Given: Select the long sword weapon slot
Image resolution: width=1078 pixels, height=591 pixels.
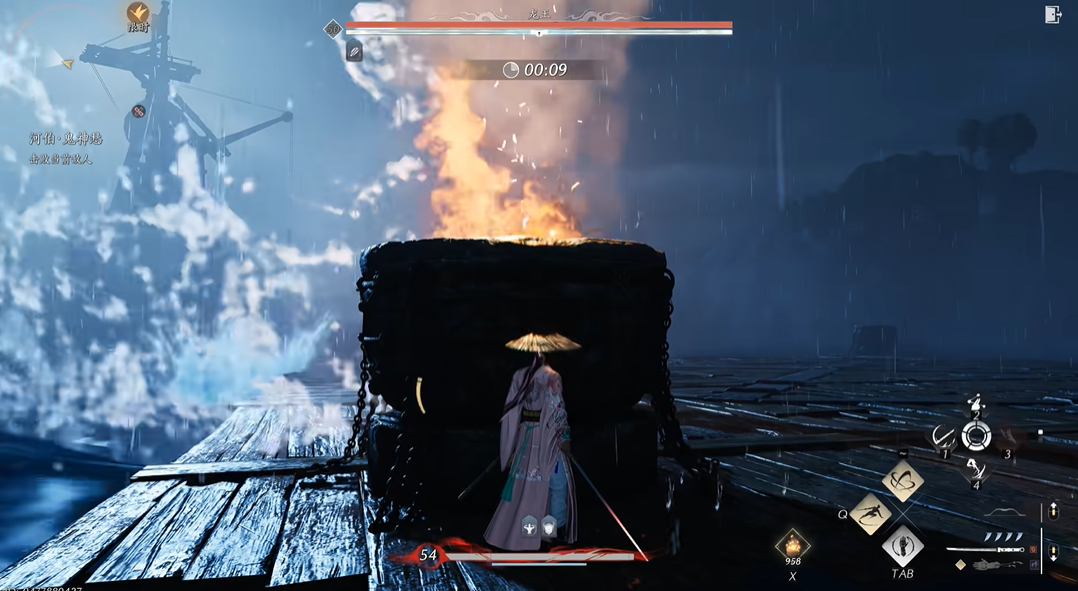Looking at the screenshot, I should click(x=985, y=548).
